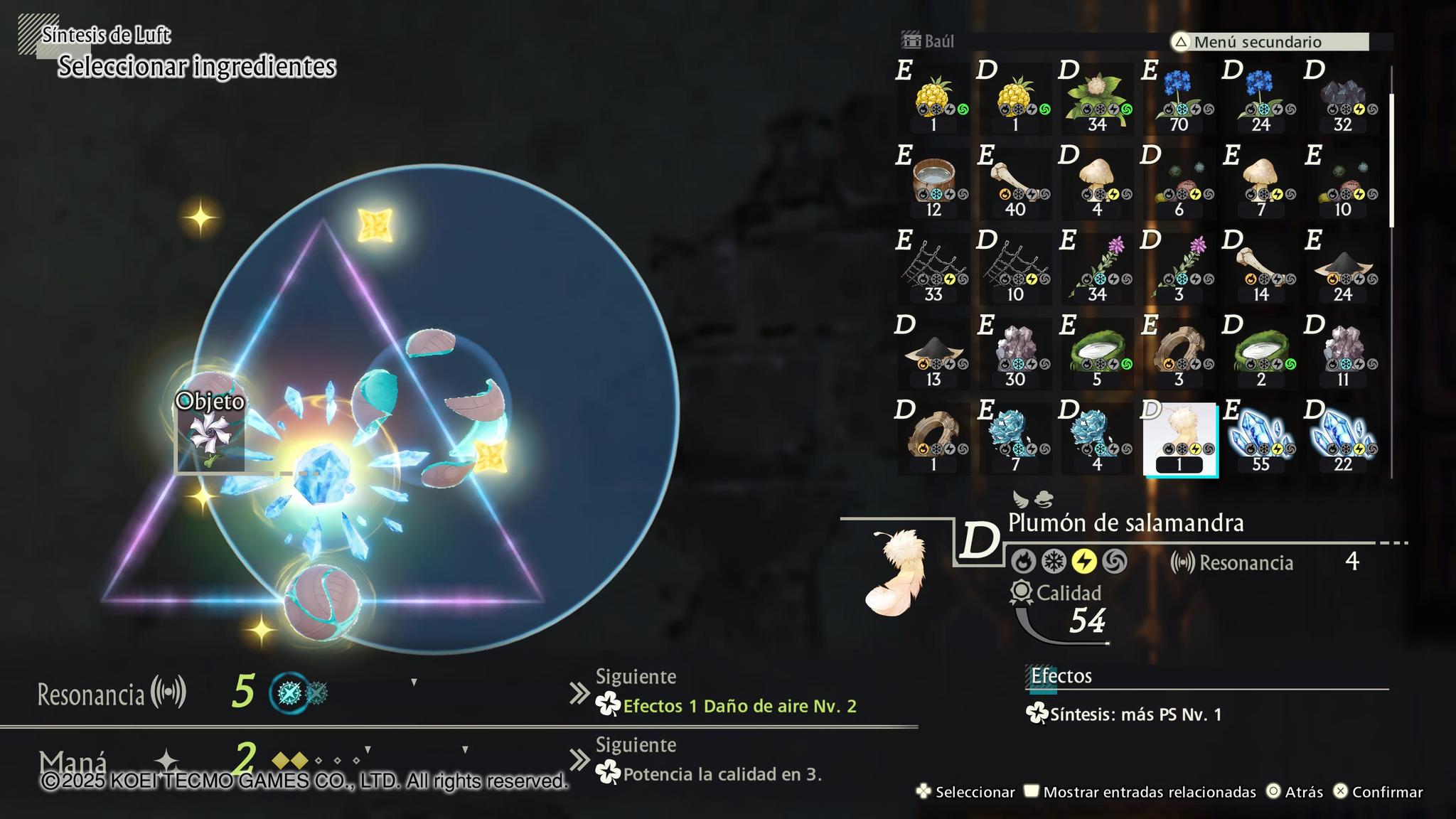
Task: Select the grade E bone stack of 40
Action: point(1015,183)
